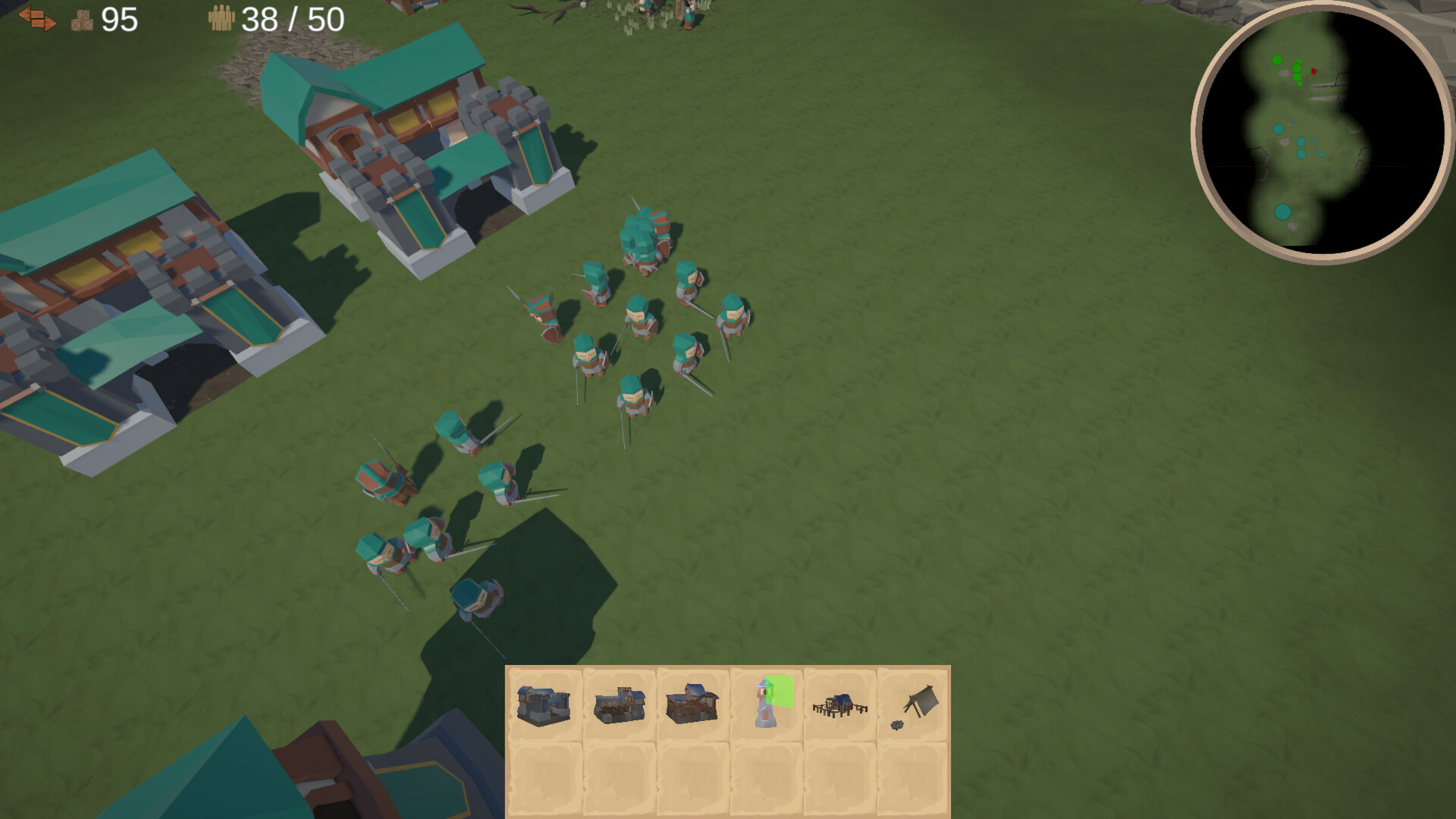1456x819 pixels.
Task: Click the population icon next to 38/50
Action: click(x=221, y=17)
